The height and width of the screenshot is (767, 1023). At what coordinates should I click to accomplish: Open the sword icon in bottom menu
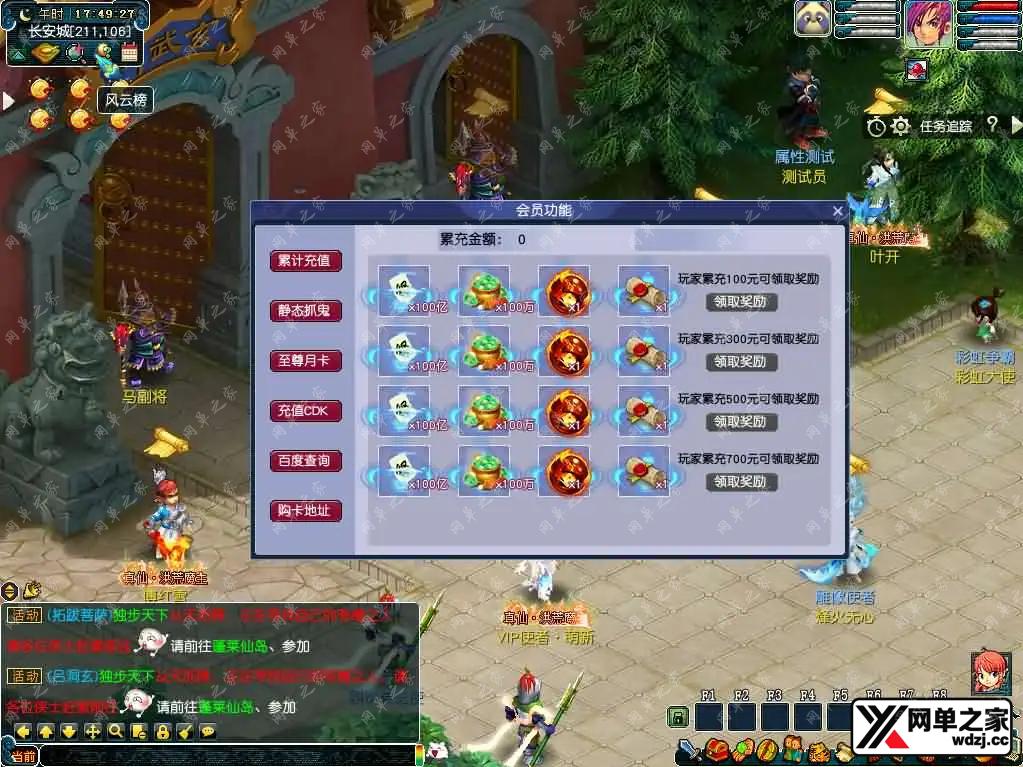click(x=688, y=749)
